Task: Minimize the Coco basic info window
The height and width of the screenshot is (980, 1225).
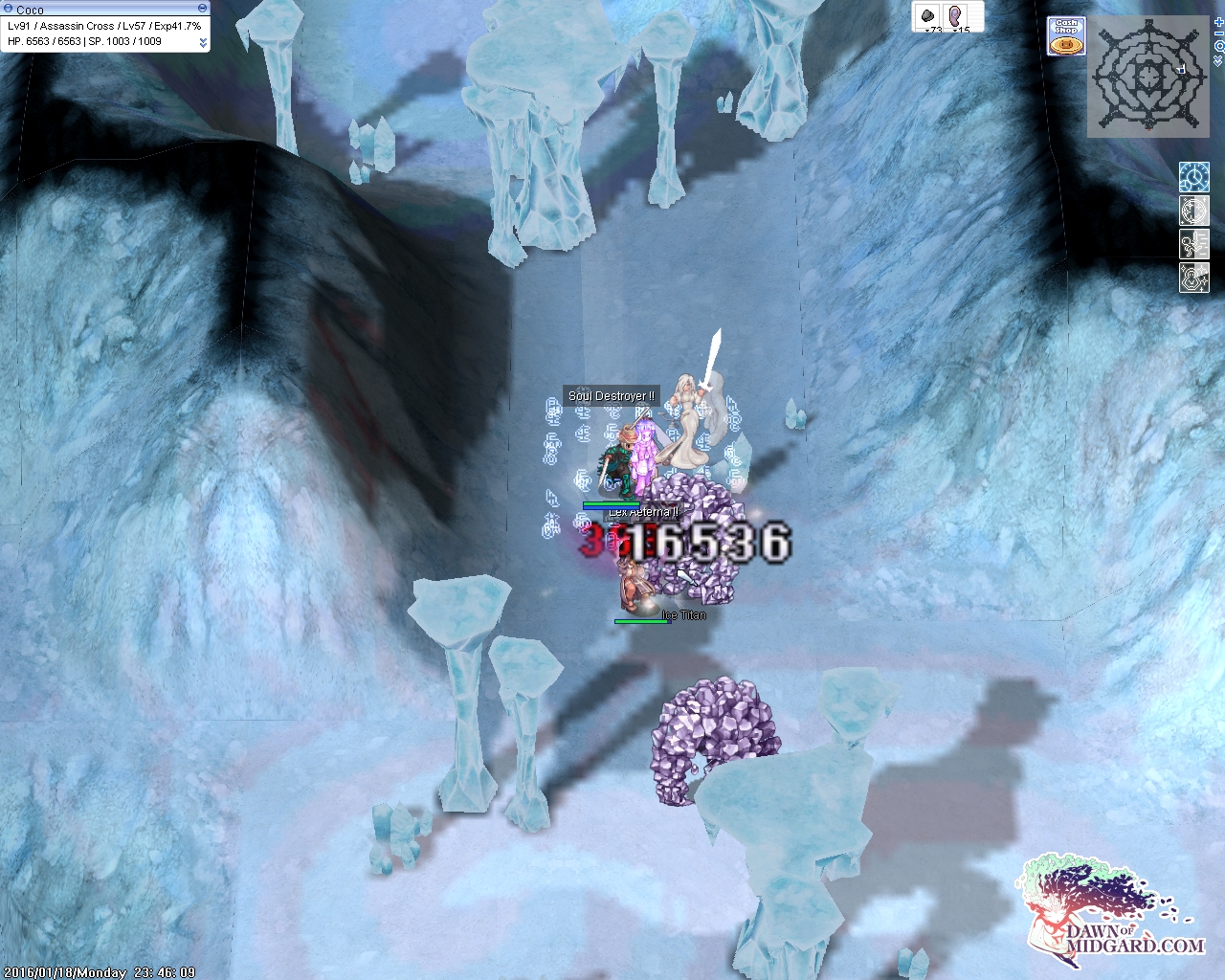Action: coord(203,8)
